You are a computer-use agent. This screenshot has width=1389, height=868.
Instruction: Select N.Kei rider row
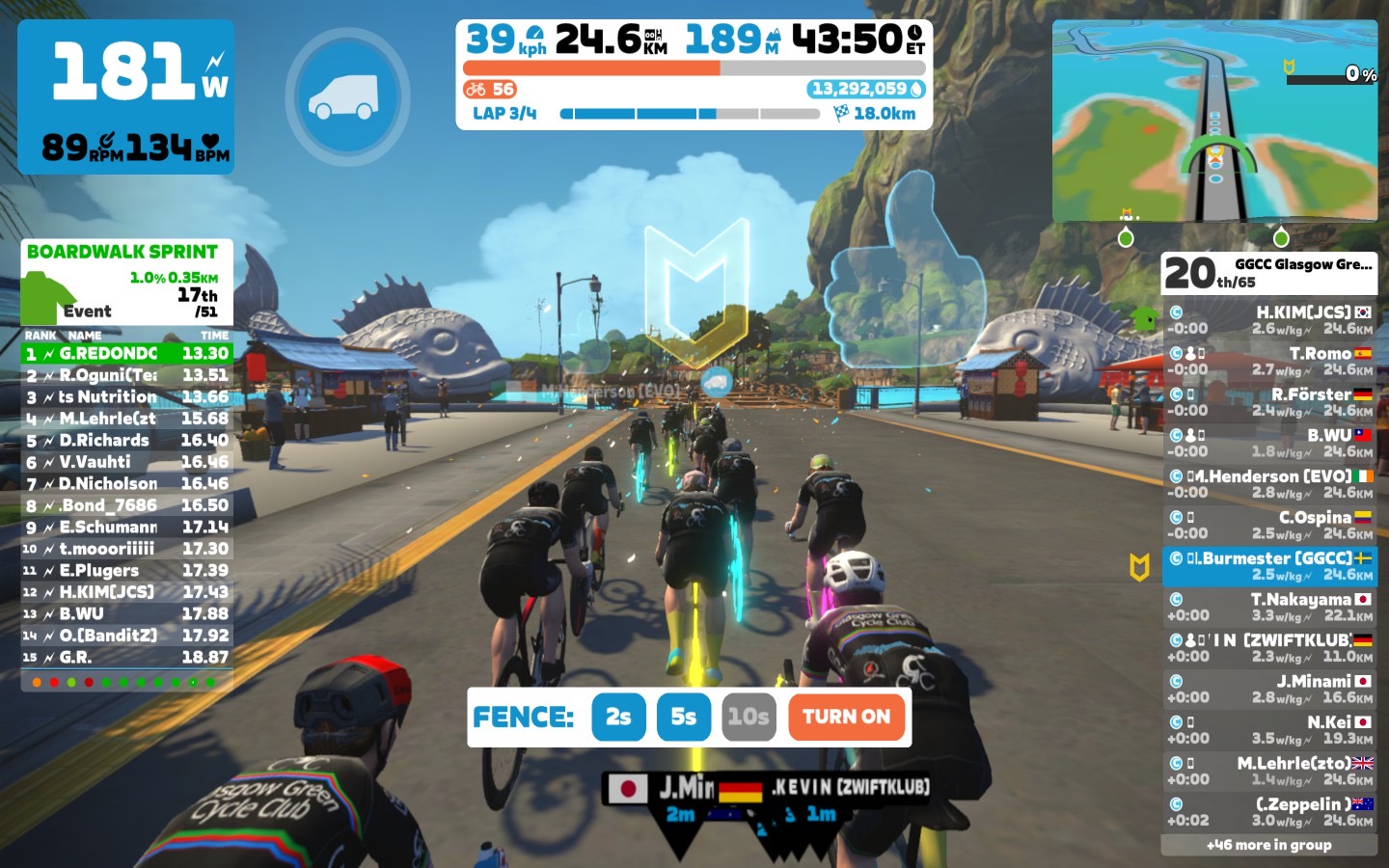coord(1269,730)
